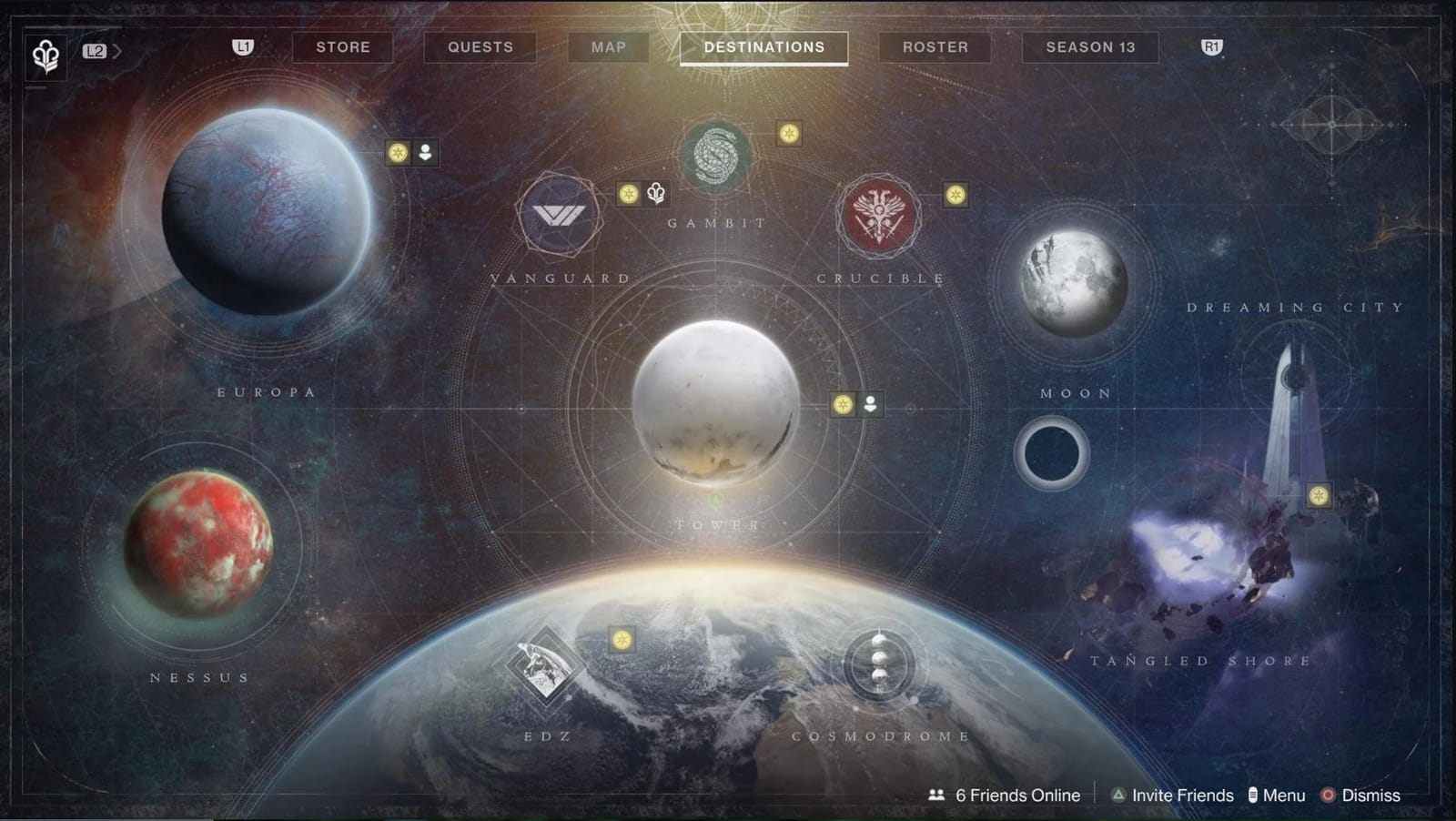Screen dimensions: 1456x821
Task: Open the seasonal activity icon beside the Tower
Action: coord(843,404)
